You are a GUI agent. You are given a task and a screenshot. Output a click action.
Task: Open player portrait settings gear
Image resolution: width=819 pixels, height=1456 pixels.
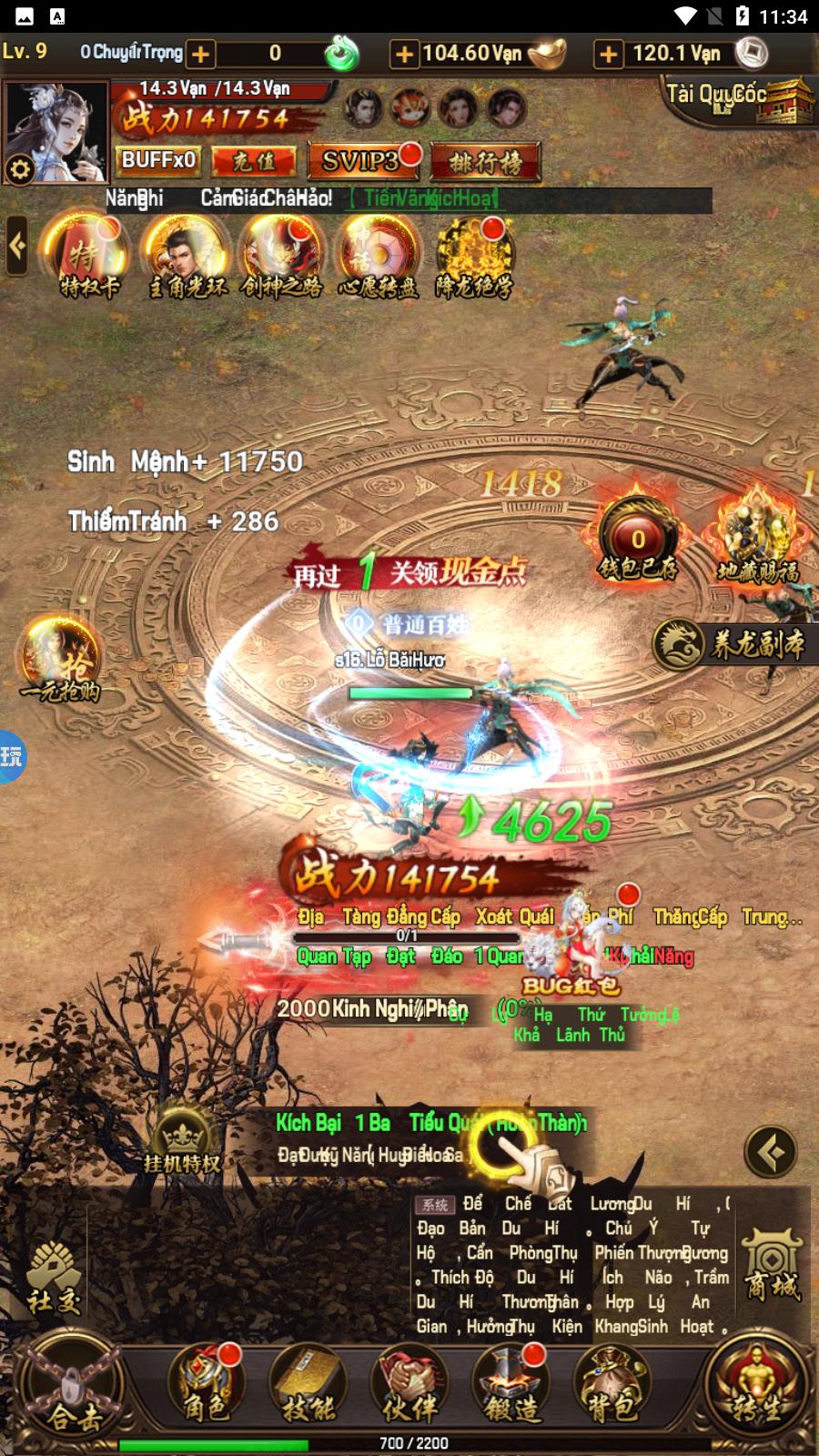[20, 168]
